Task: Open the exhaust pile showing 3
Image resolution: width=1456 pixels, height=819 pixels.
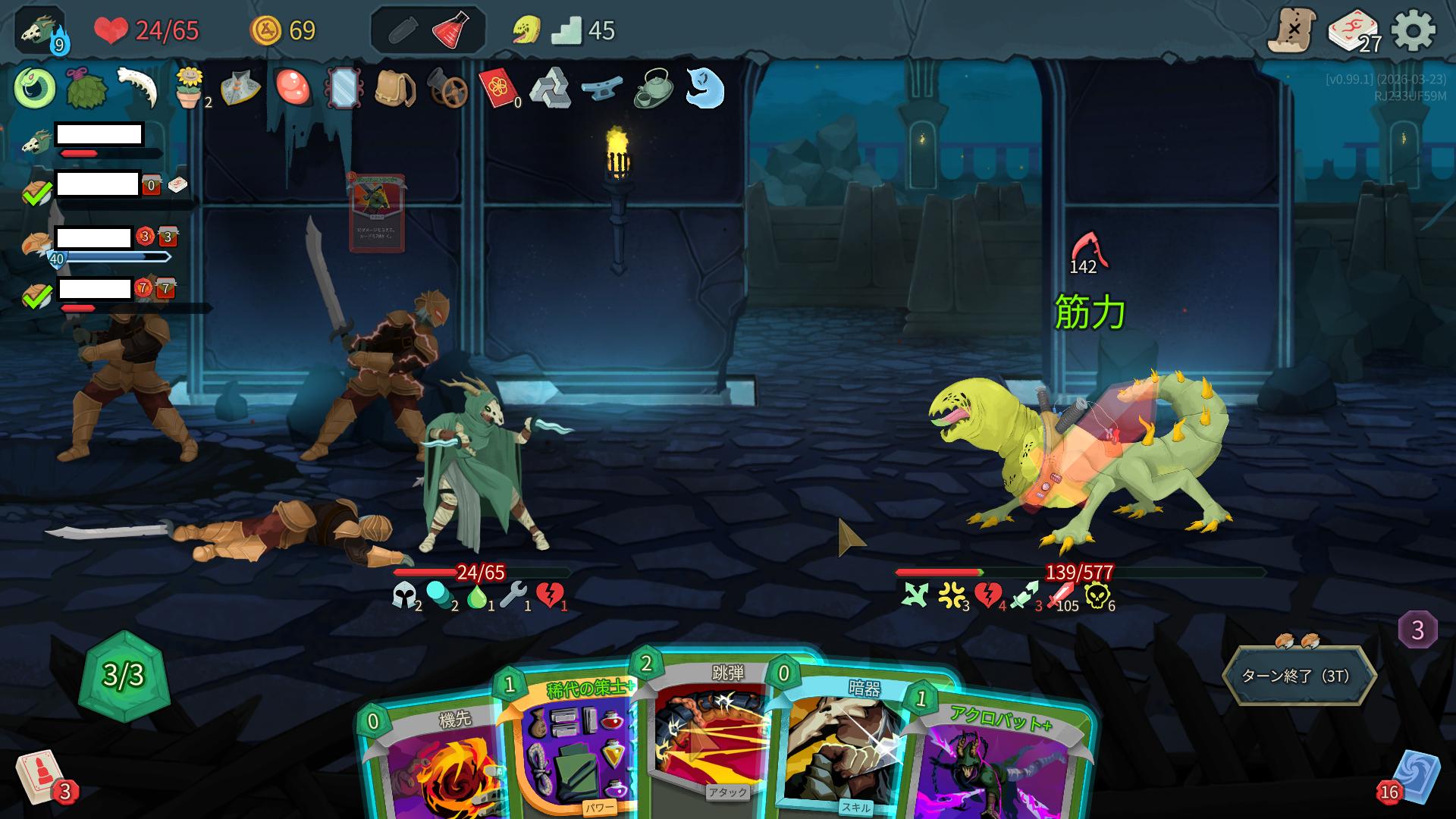Action: (1417, 630)
